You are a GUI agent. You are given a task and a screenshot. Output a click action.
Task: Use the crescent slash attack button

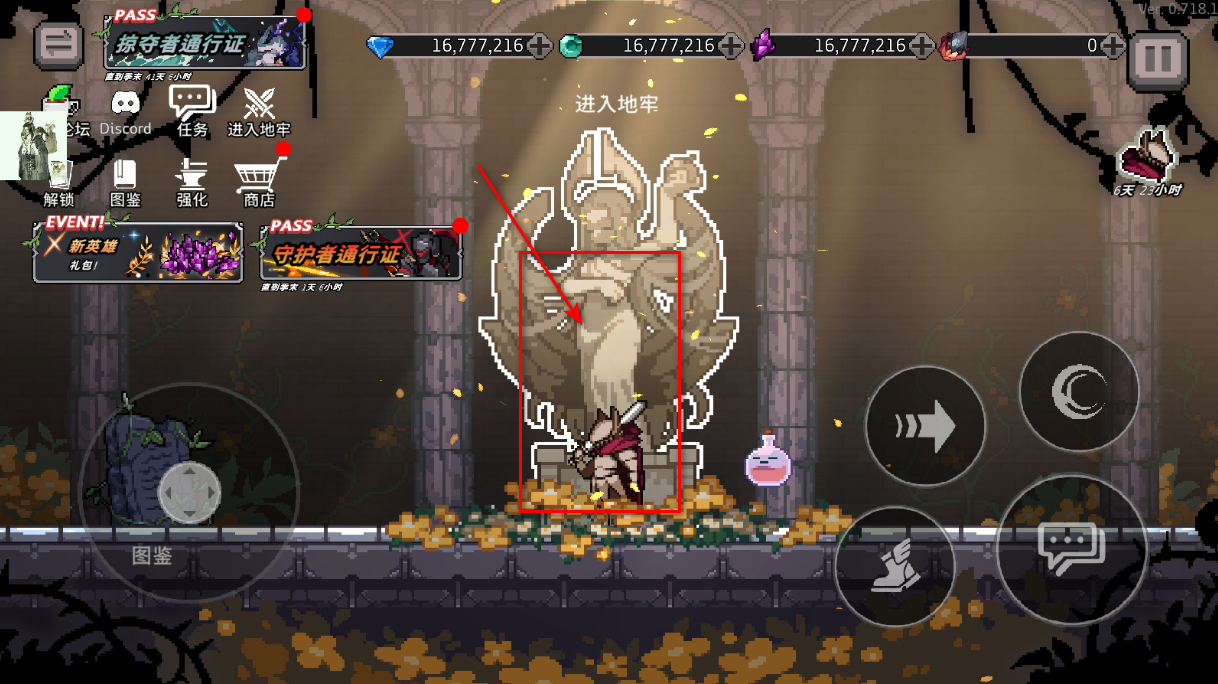tap(1078, 391)
